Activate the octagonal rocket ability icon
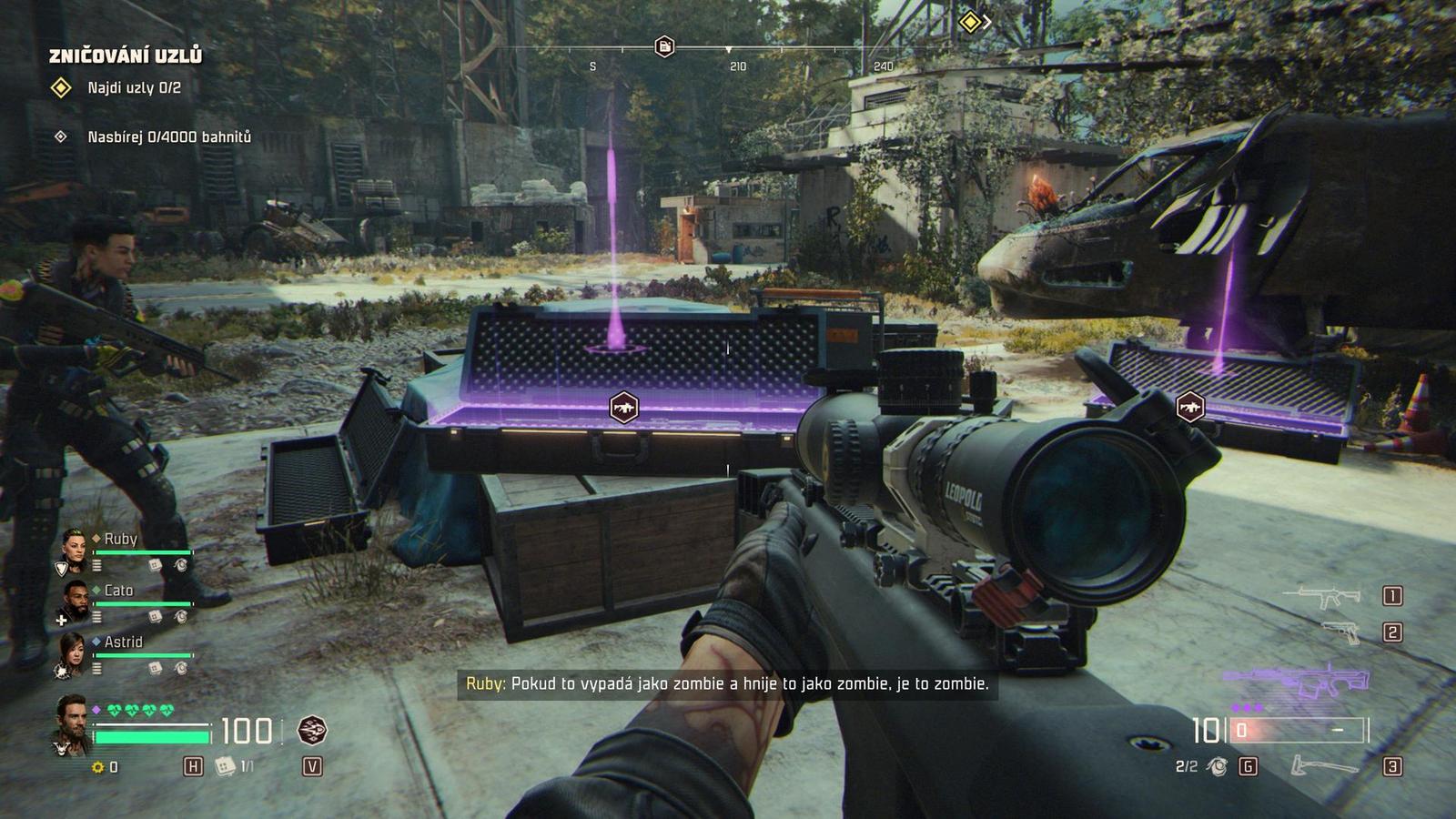Image resolution: width=1456 pixels, height=819 pixels. [x=312, y=730]
